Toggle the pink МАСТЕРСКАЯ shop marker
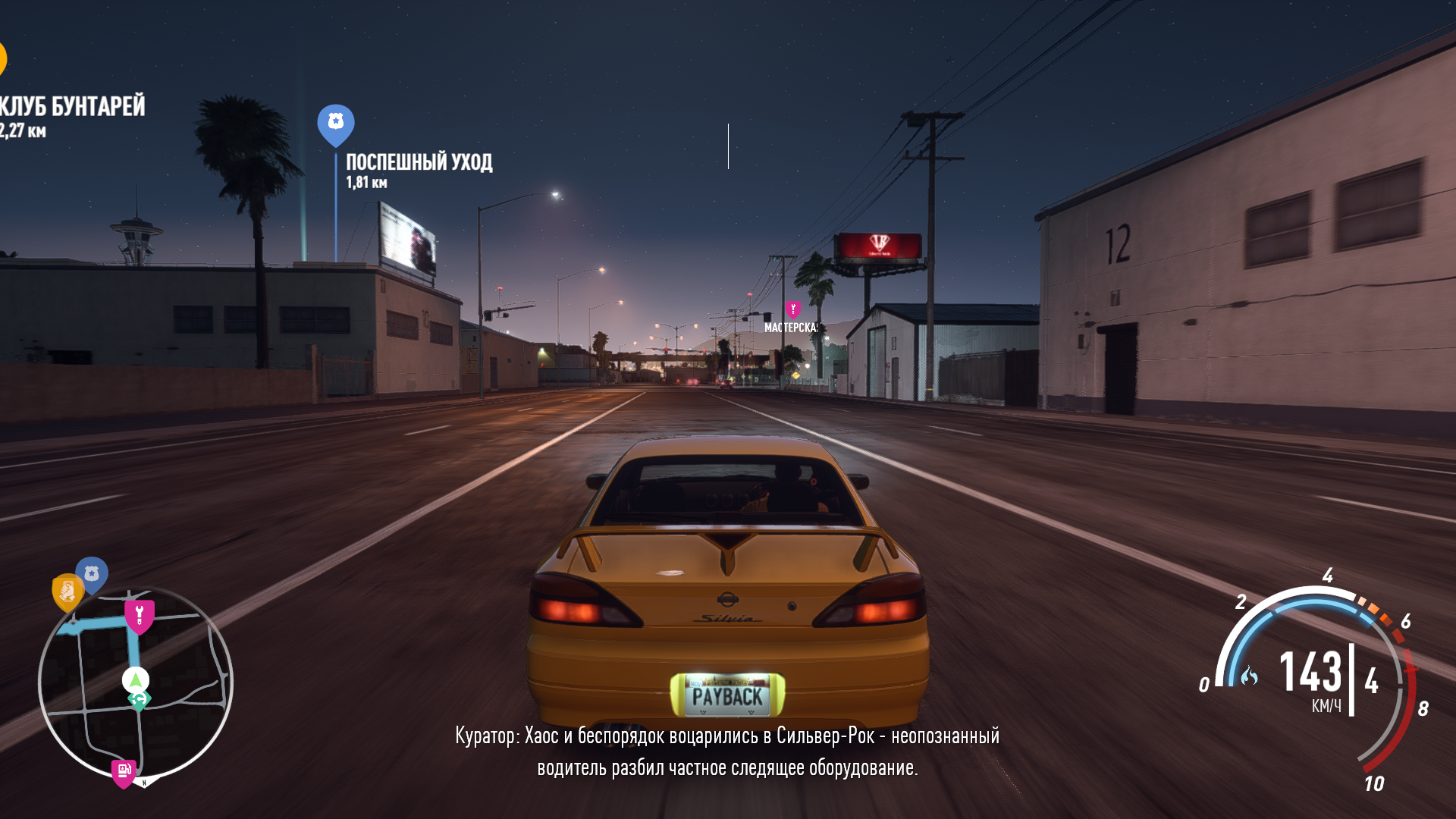 793,309
